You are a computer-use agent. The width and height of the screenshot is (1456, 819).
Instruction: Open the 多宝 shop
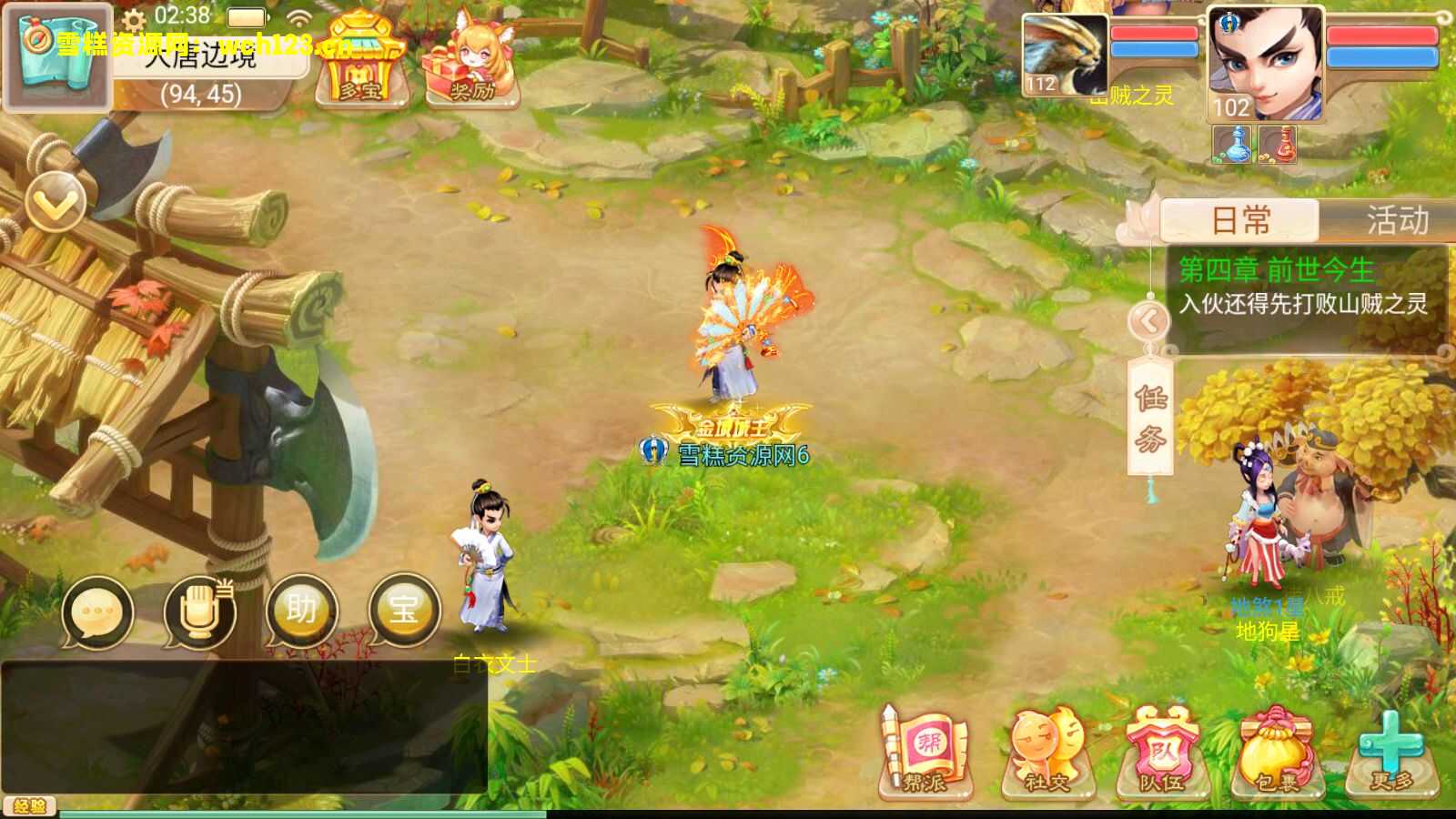pyautogui.click(x=360, y=61)
